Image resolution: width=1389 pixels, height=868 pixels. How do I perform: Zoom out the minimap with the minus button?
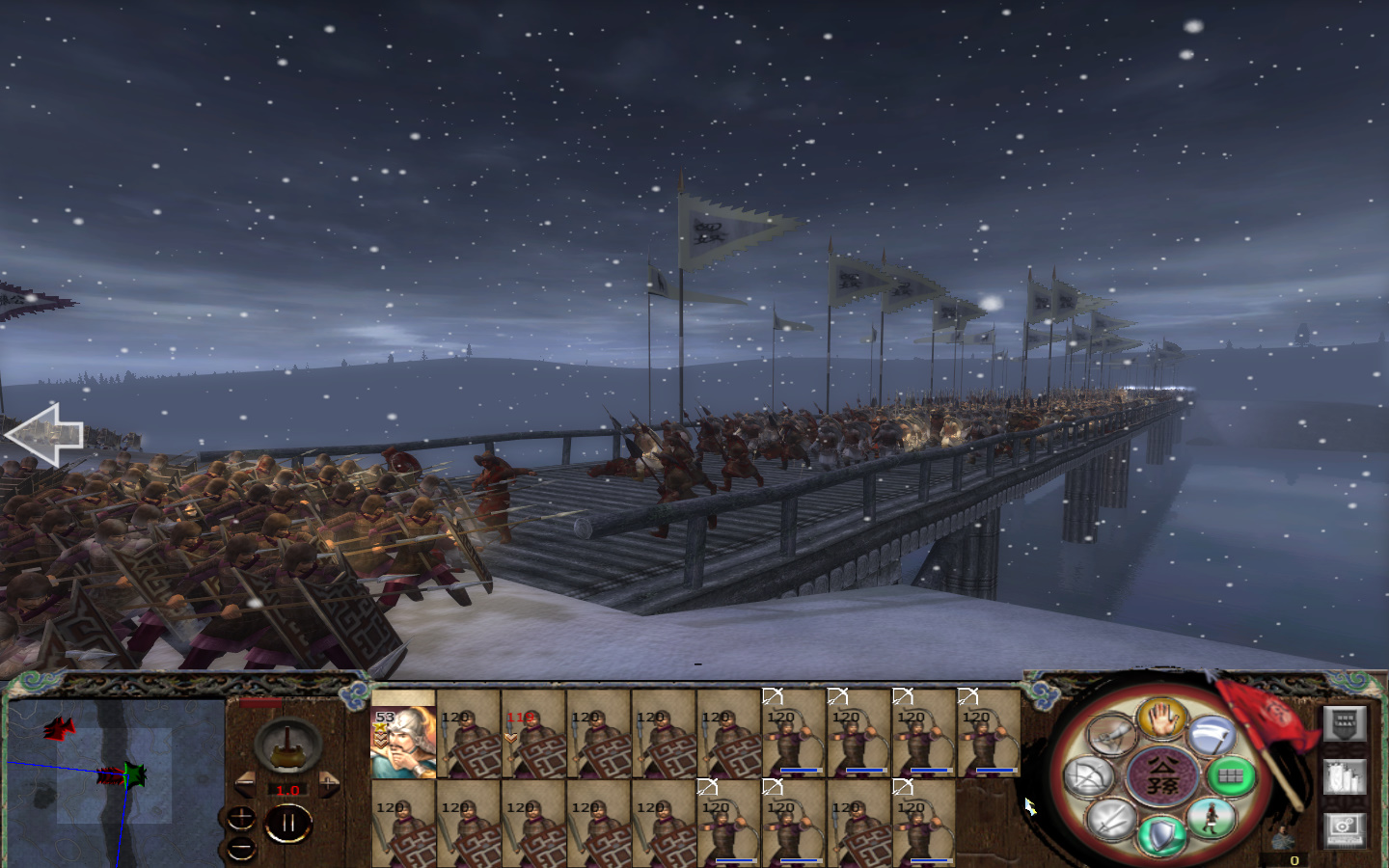(241, 847)
